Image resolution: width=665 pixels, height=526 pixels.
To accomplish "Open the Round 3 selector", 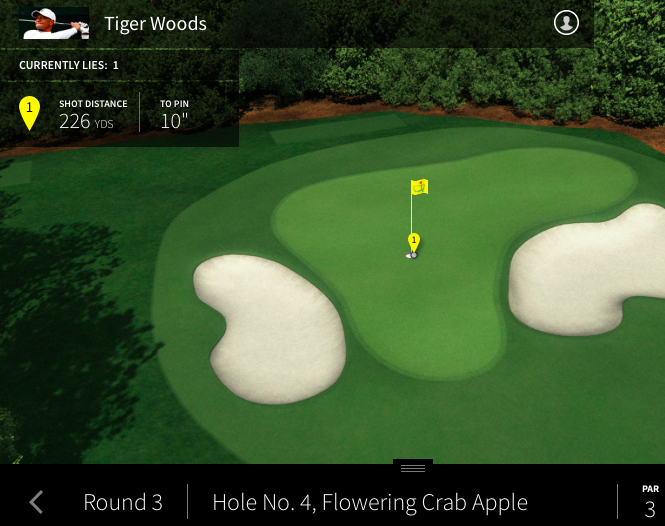I will point(122,502).
